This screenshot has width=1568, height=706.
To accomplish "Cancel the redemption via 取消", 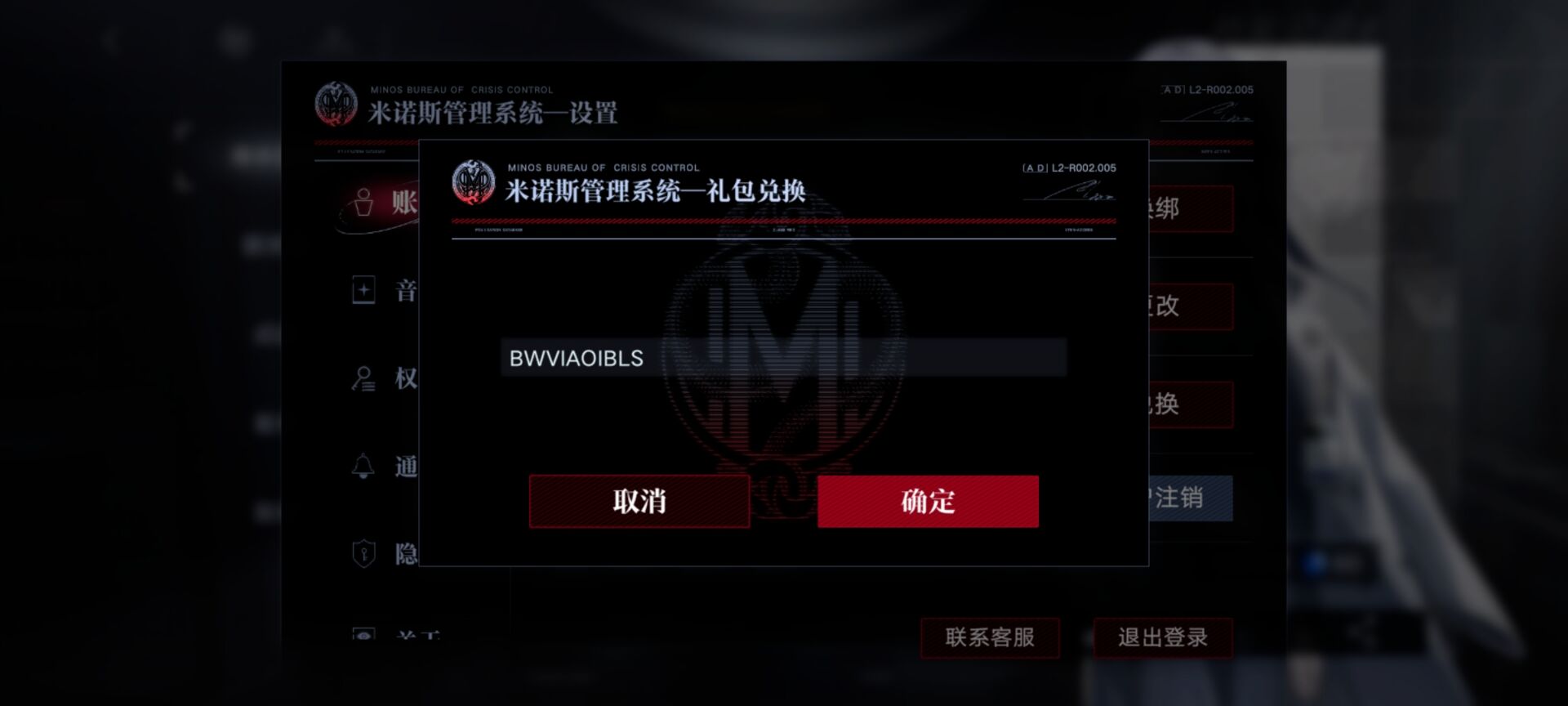I will pos(639,501).
